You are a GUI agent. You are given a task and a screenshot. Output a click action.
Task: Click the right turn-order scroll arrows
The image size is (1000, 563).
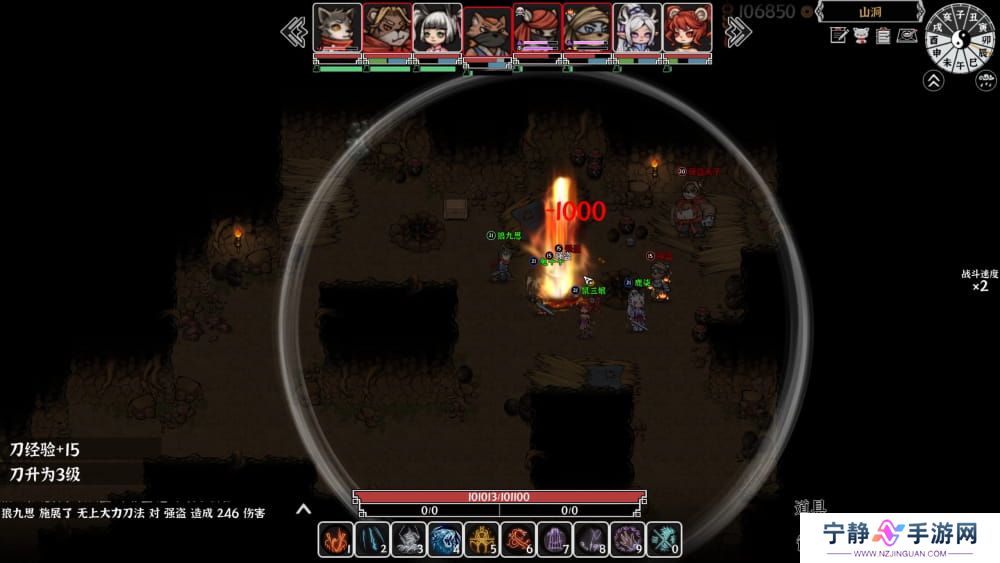(737, 31)
